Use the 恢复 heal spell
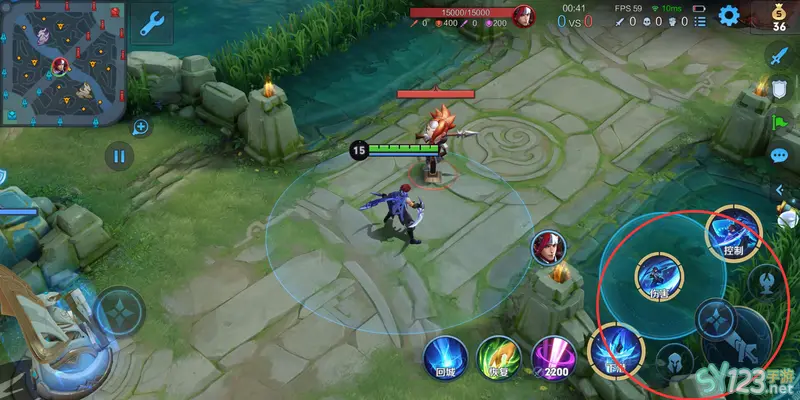The image size is (800, 400). [496, 357]
